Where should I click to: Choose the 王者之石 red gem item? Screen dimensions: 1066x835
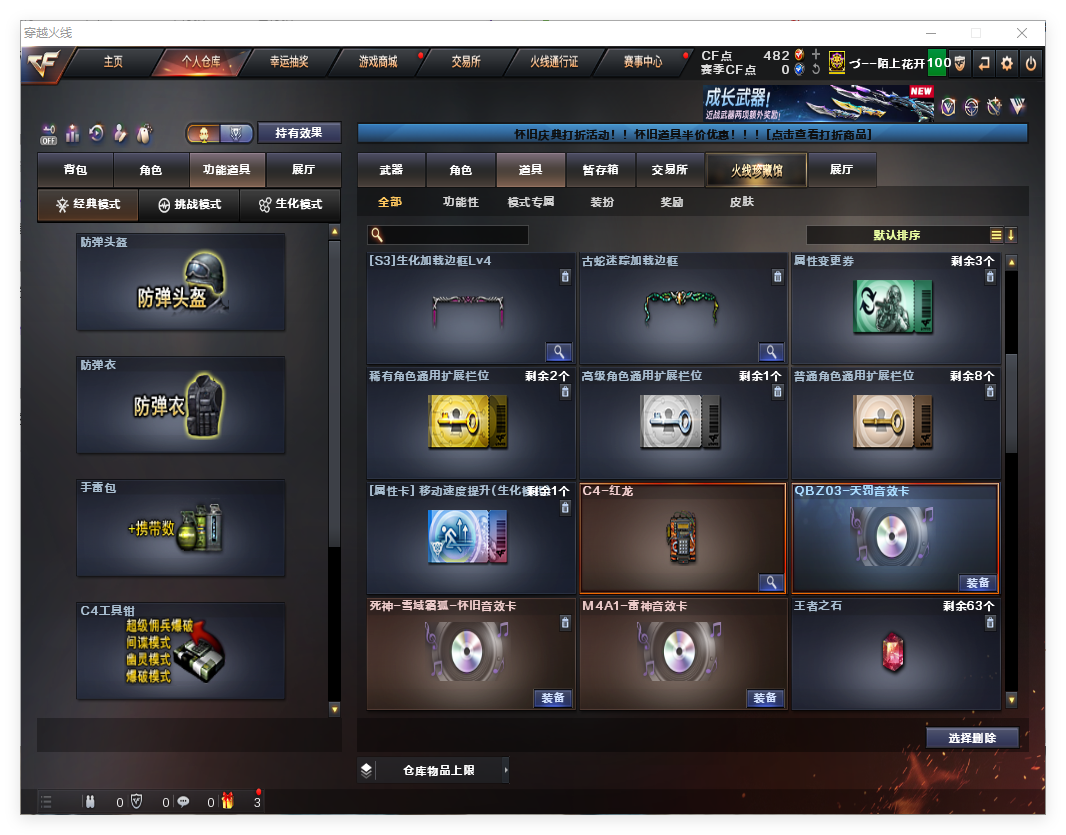[x=894, y=654]
